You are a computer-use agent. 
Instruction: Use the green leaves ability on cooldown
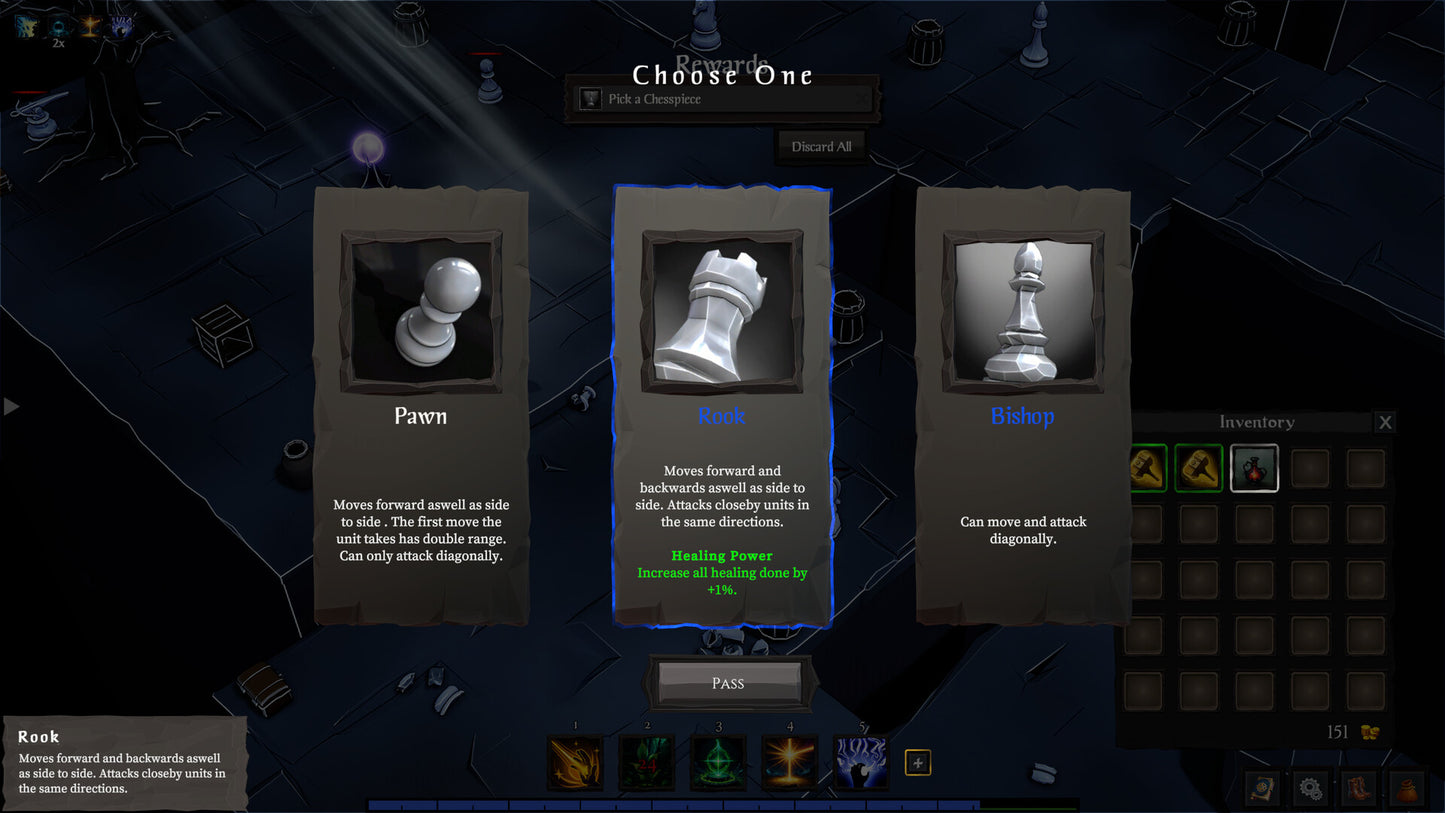pos(647,763)
